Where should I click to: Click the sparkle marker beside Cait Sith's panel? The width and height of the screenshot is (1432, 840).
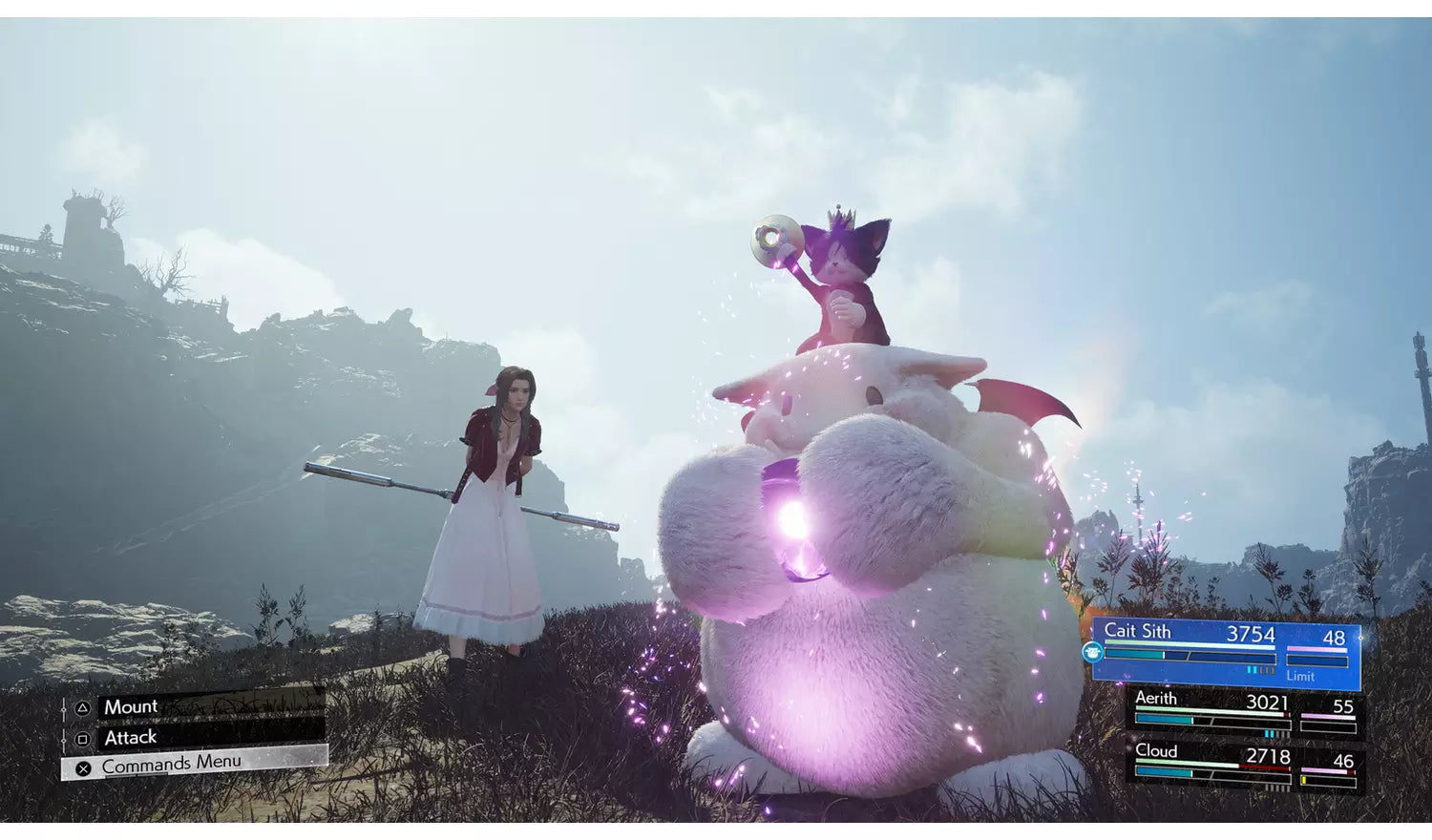coord(1360,638)
